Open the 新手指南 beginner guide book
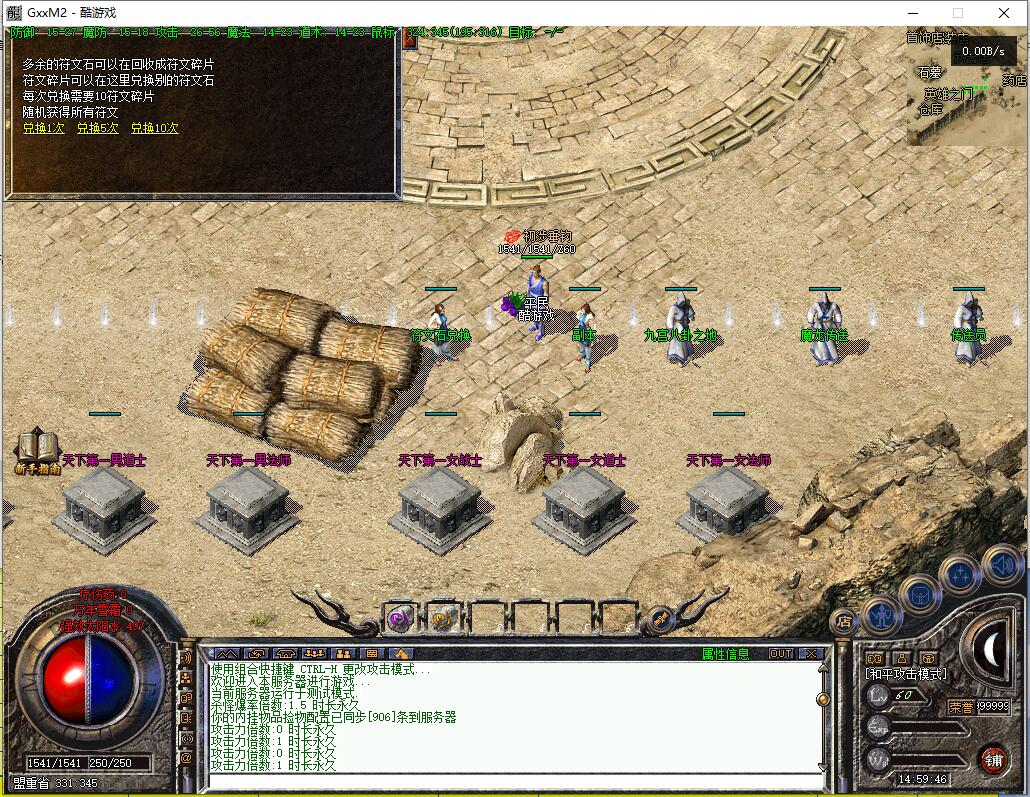Image resolution: width=1030 pixels, height=797 pixels. [37, 451]
